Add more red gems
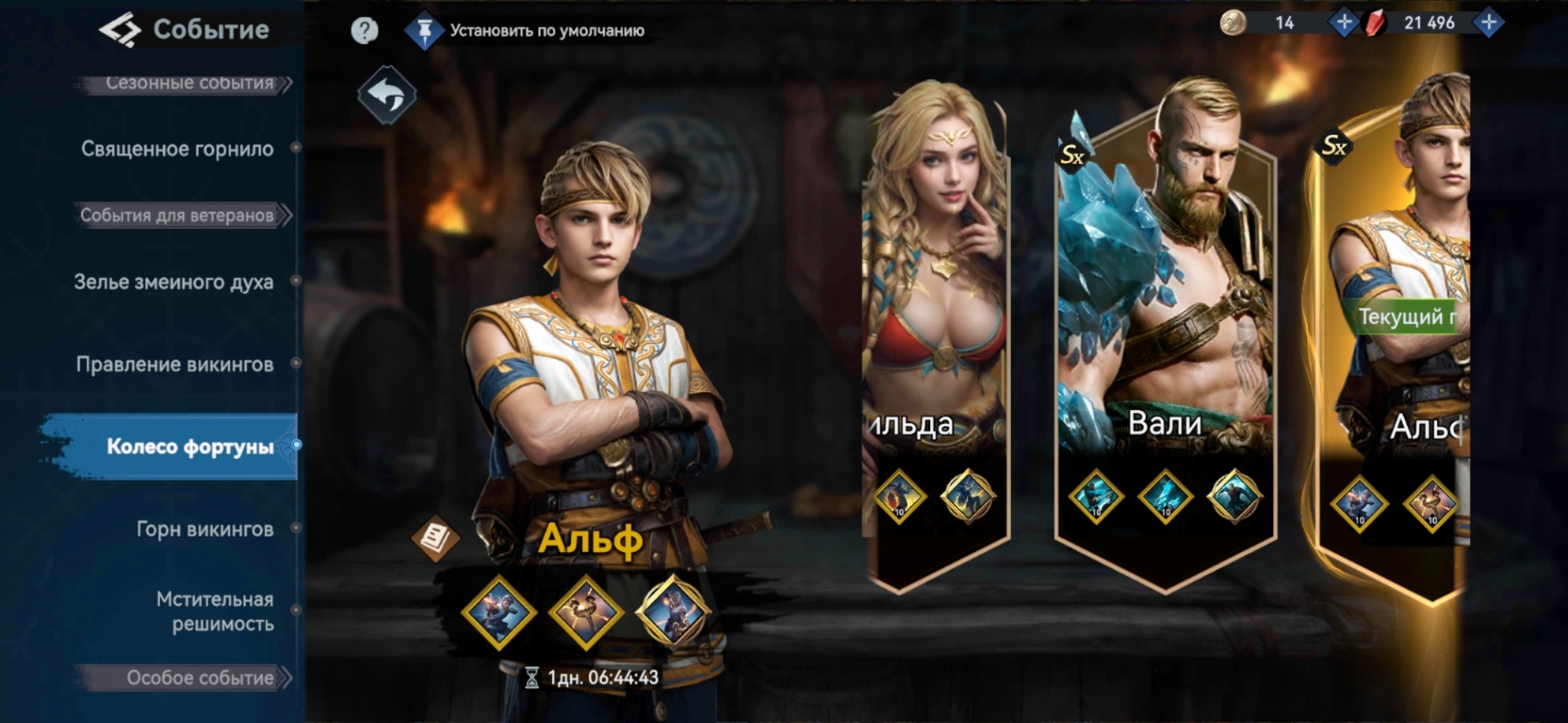 1488,22
